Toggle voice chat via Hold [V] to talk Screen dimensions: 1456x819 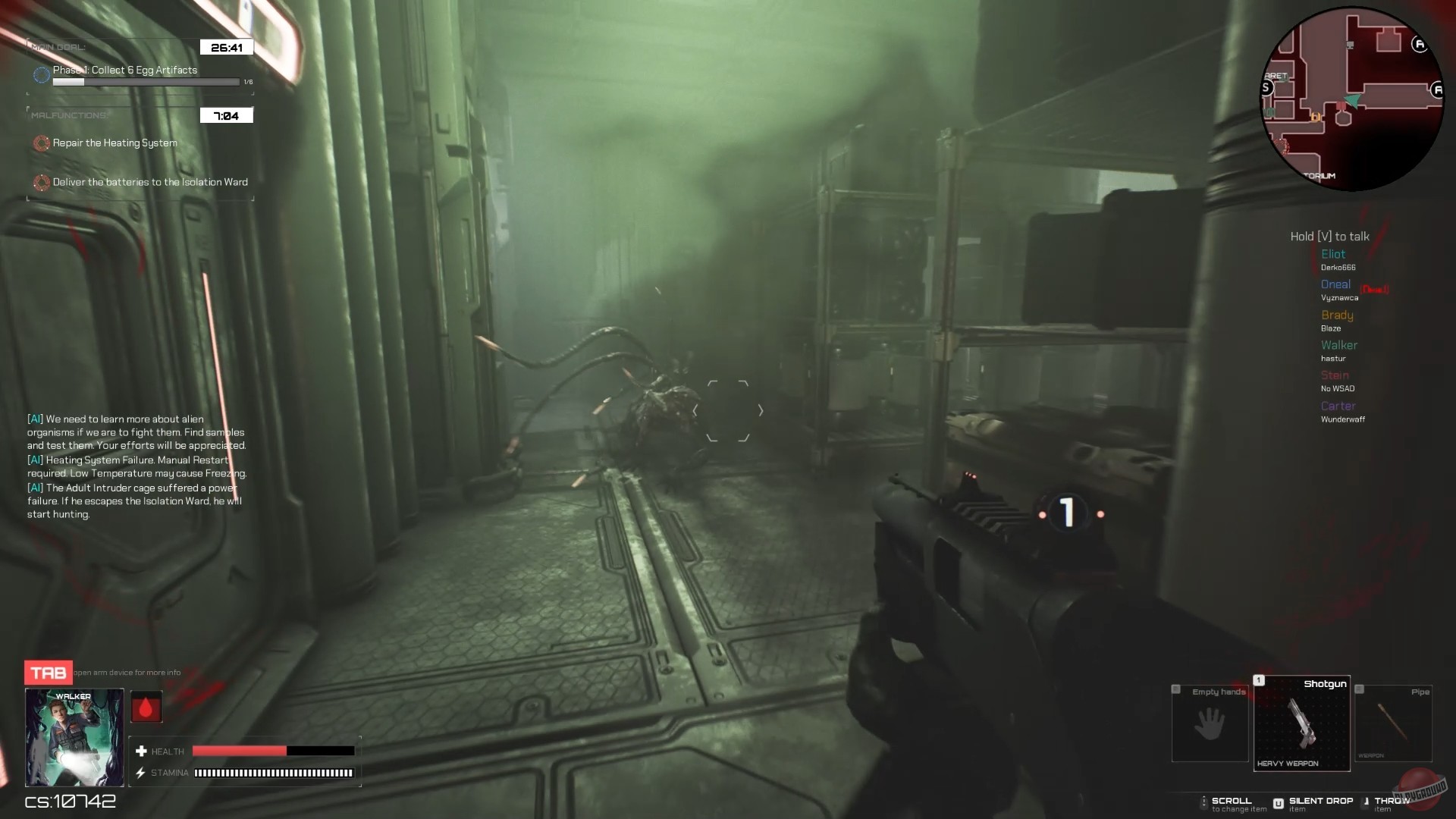(1329, 236)
